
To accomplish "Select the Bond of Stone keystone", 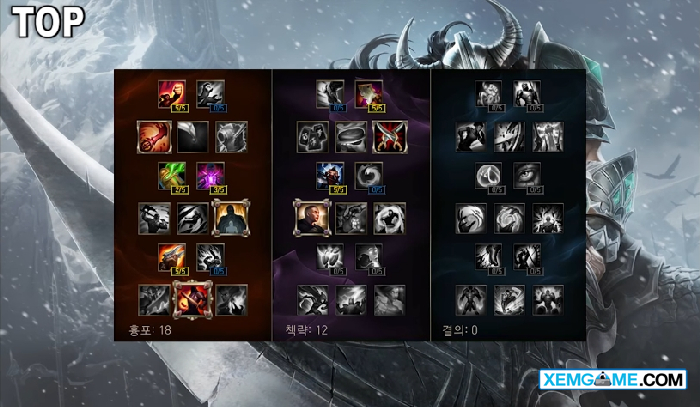I will click(547, 299).
